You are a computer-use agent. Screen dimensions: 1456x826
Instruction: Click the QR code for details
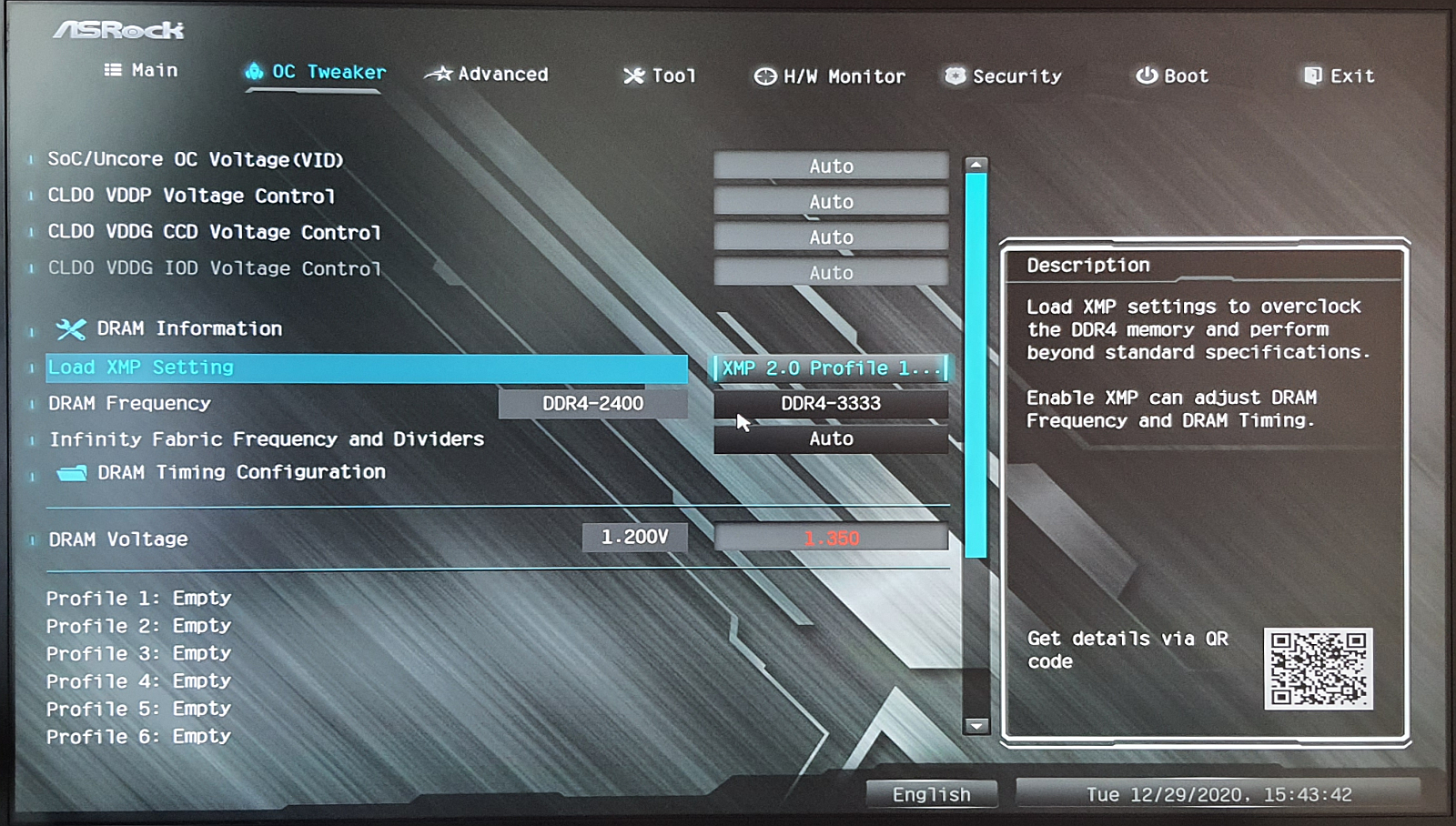pos(1318,669)
